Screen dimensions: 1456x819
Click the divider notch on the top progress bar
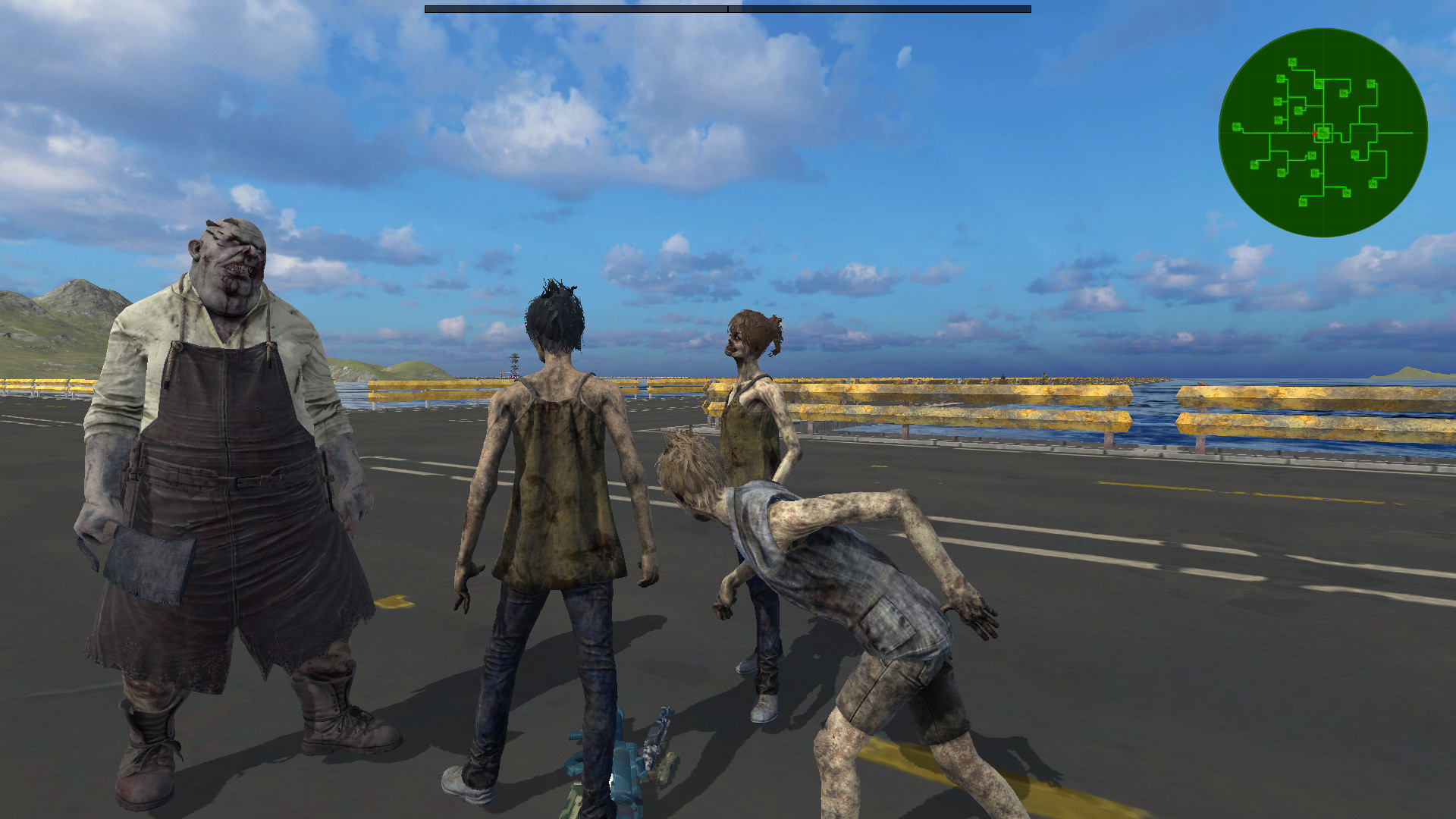coord(726,9)
